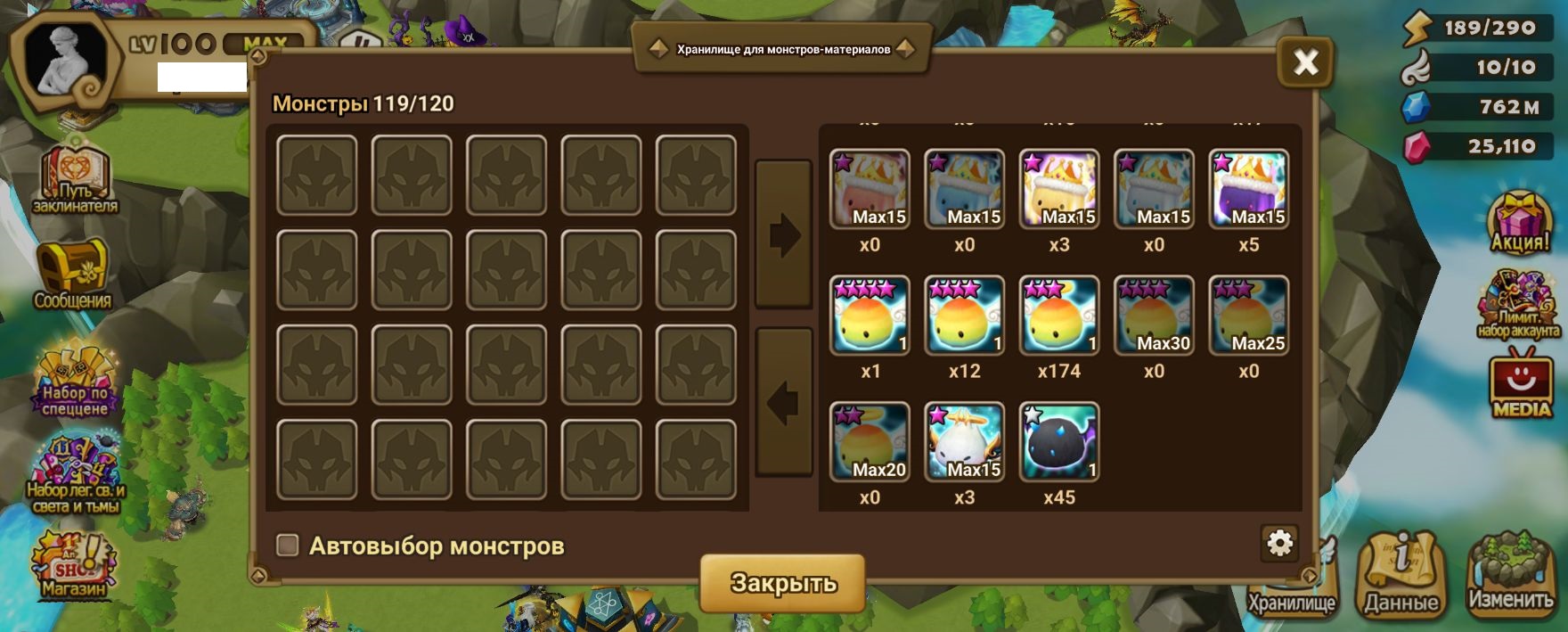
Task: Select the four-star Rainbowmon with x1 count
Action: (870, 316)
